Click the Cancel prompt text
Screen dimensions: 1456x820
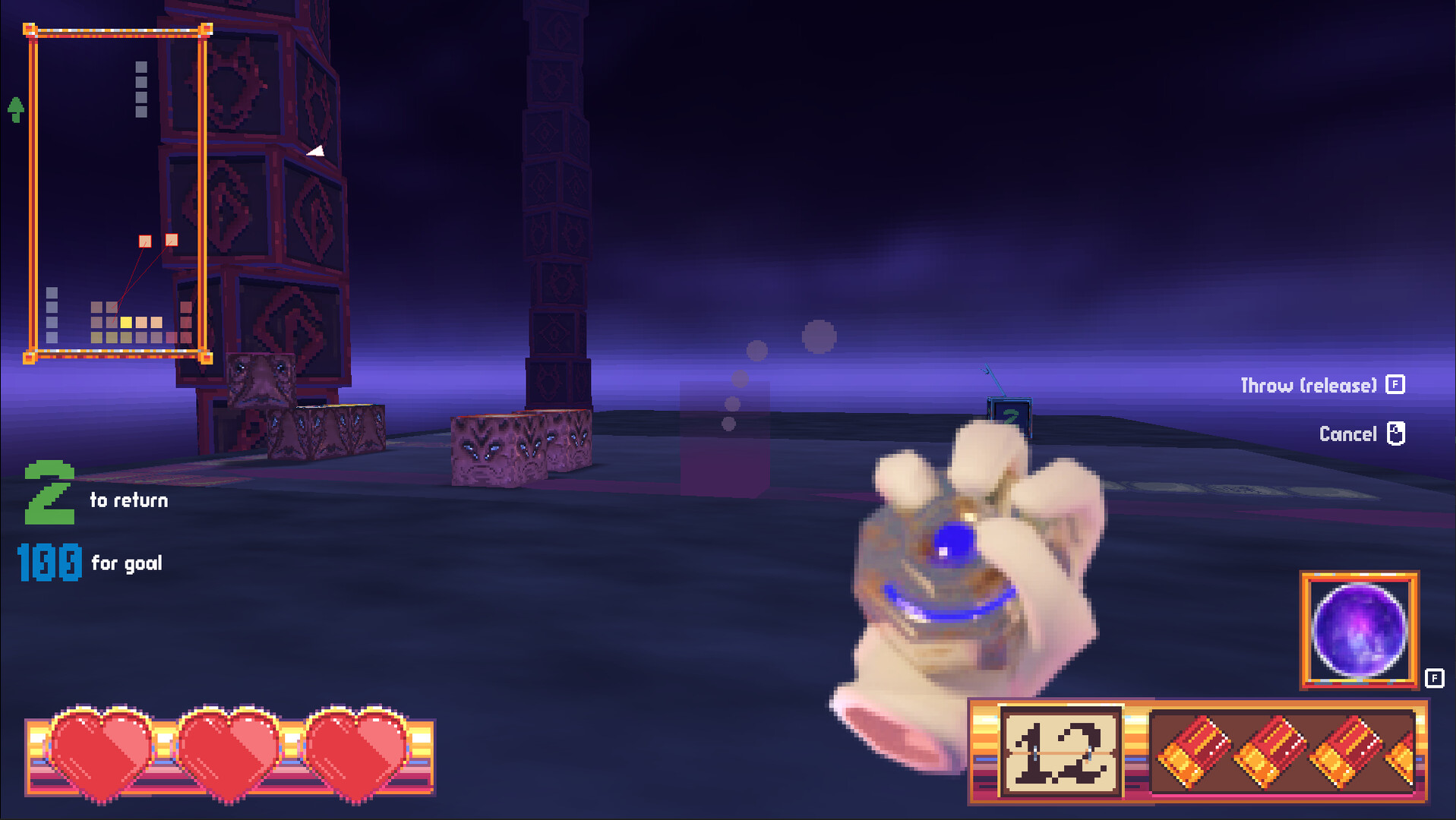[x=1349, y=434]
